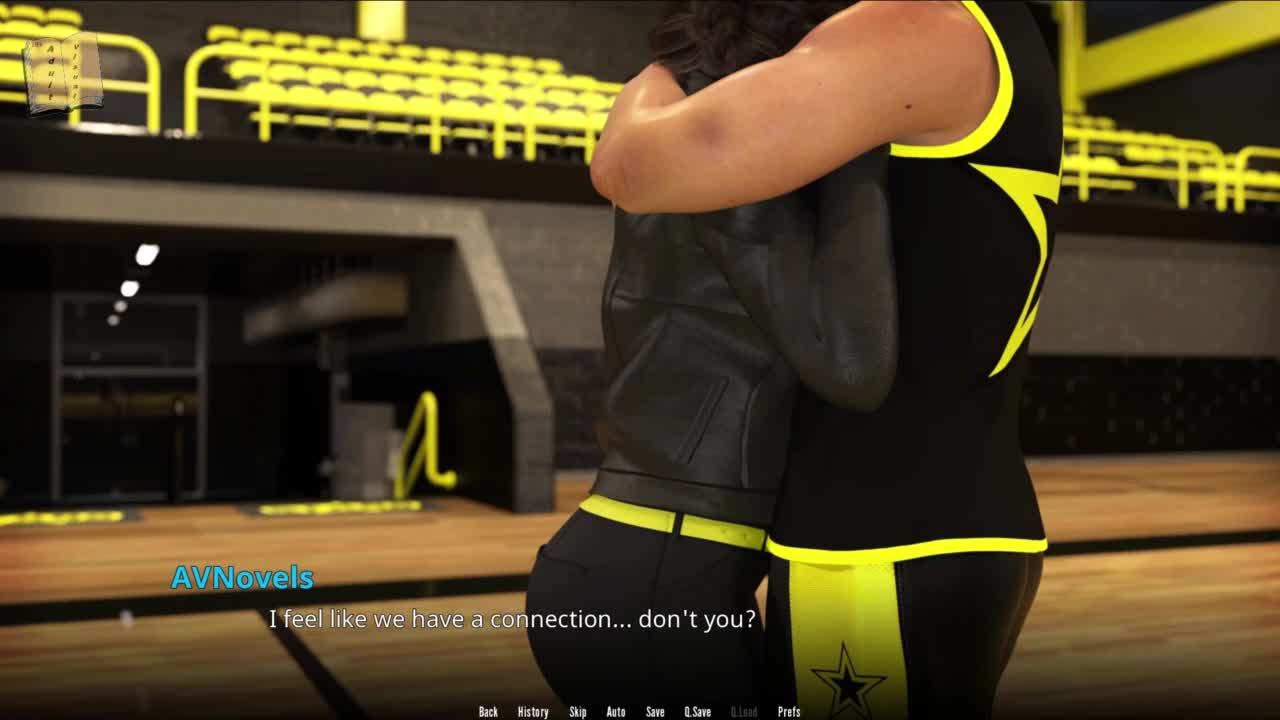Click the Q.Save quick save button
Viewport: 1280px width, 720px height.
tap(697, 712)
